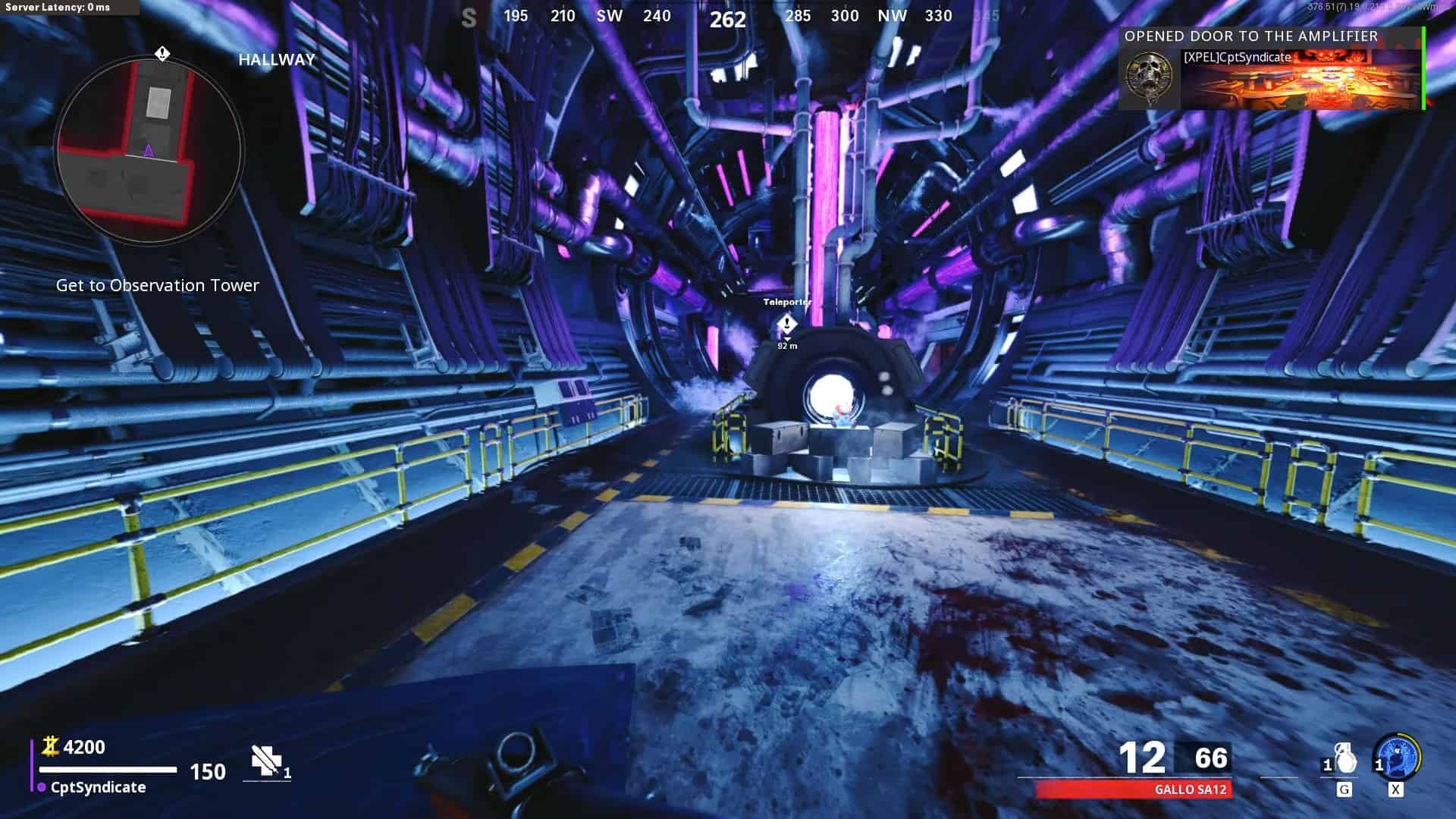Select the Teleporter objective waypoint marker
Image resolution: width=1456 pixels, height=819 pixels.
[787, 325]
